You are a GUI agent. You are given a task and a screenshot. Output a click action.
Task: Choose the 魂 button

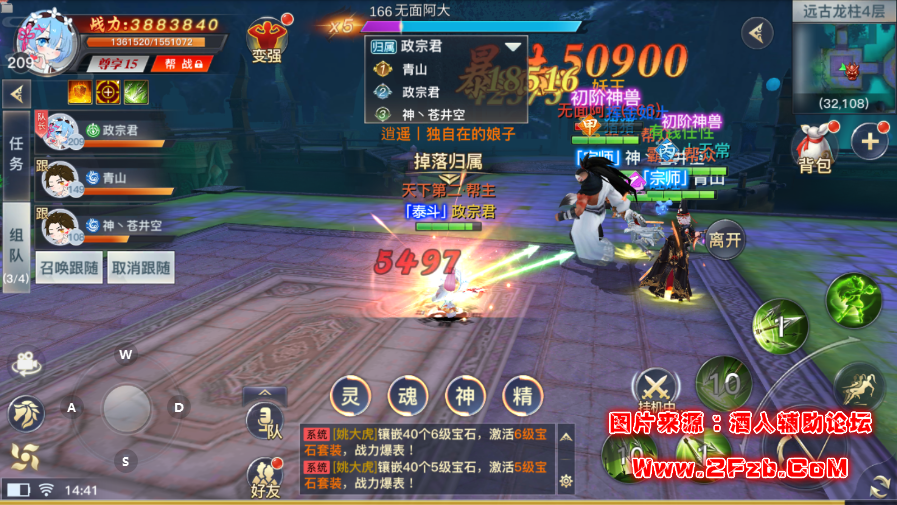coord(408,394)
